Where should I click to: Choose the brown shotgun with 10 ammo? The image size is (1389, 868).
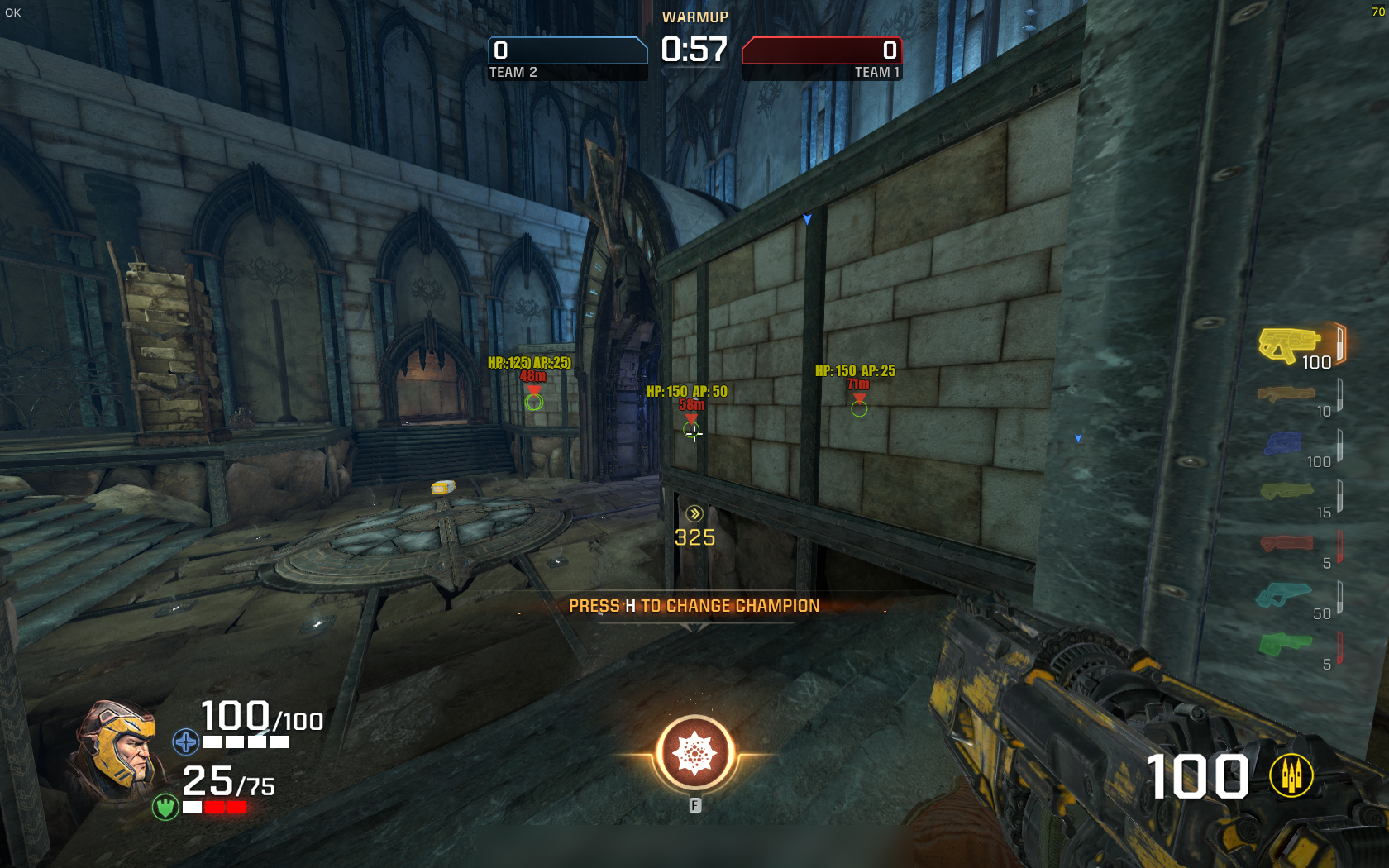click(x=1286, y=394)
